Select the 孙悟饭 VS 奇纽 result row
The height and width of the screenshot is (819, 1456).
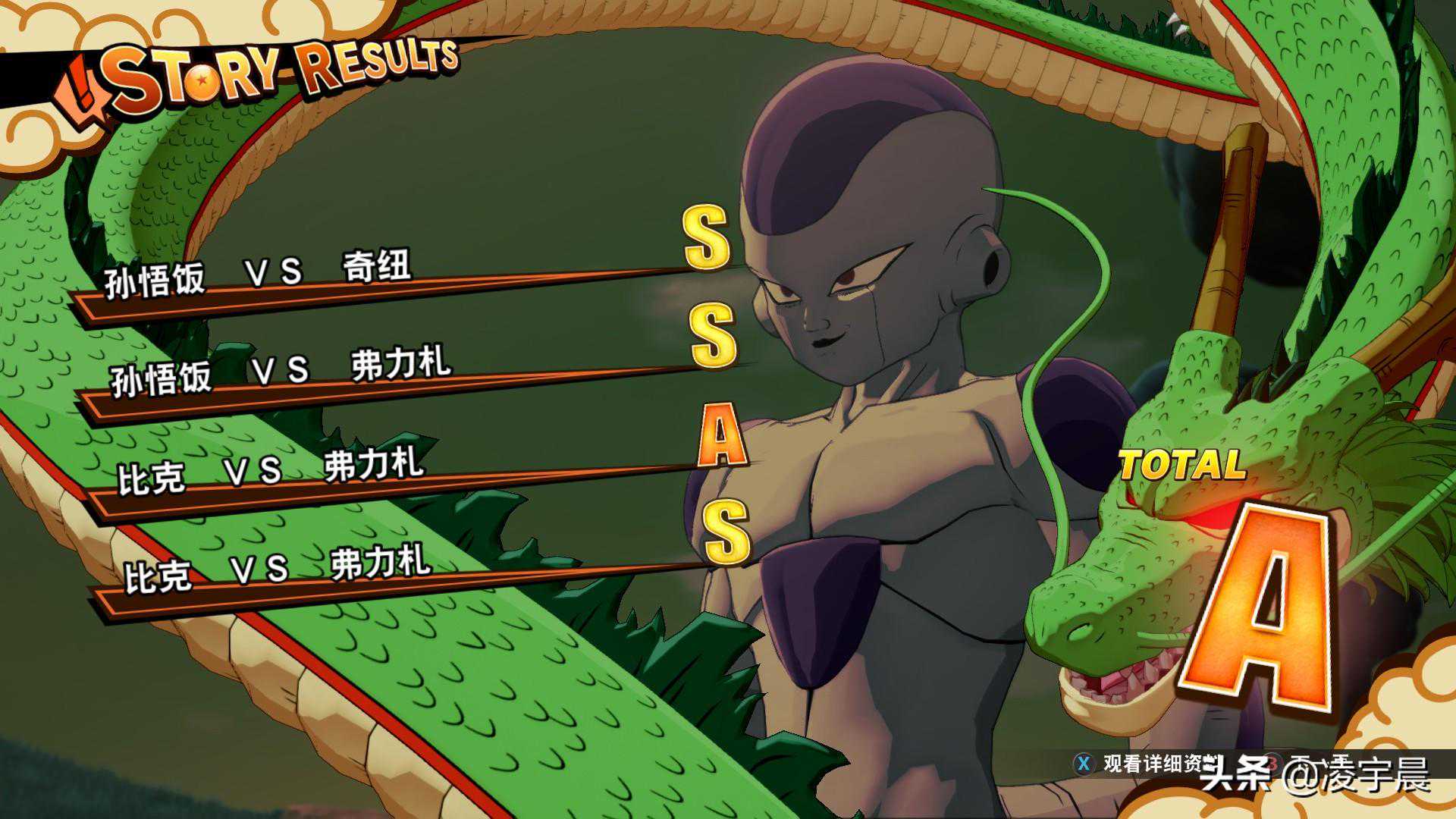click(x=258, y=275)
